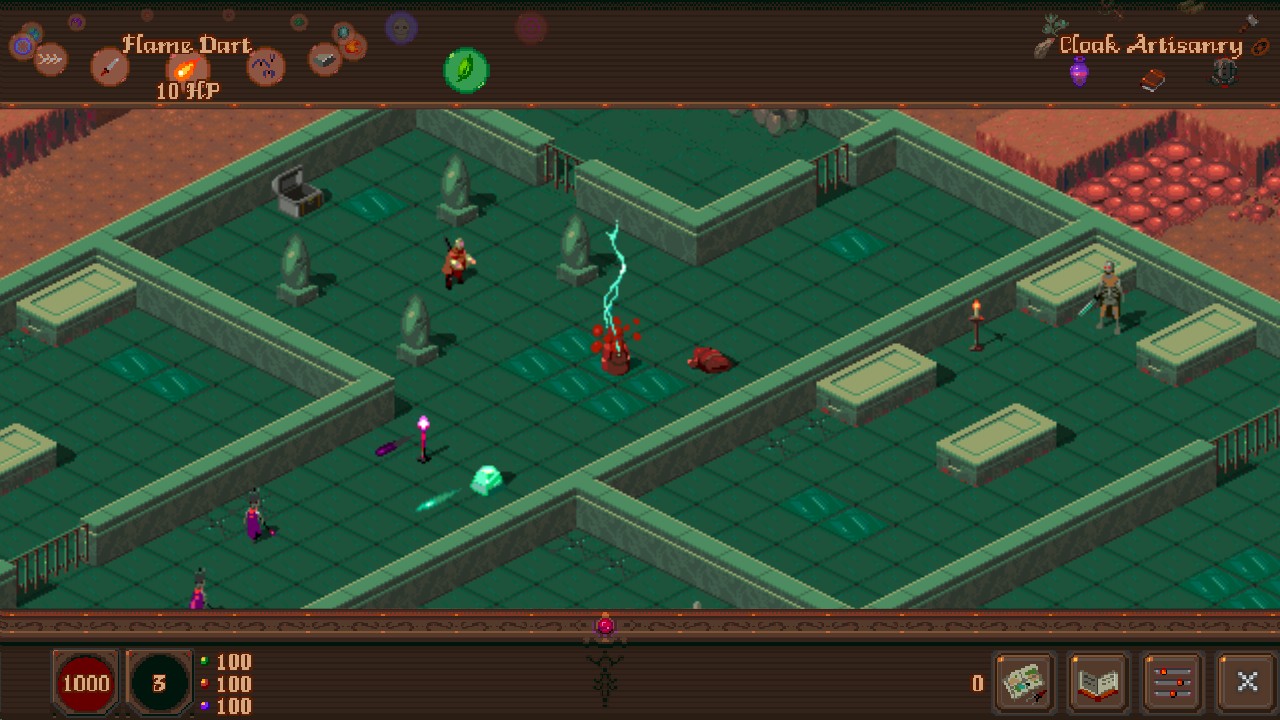The width and height of the screenshot is (1280, 720).
Task: Open the world map icon bottom right
Action: [x=1022, y=682]
